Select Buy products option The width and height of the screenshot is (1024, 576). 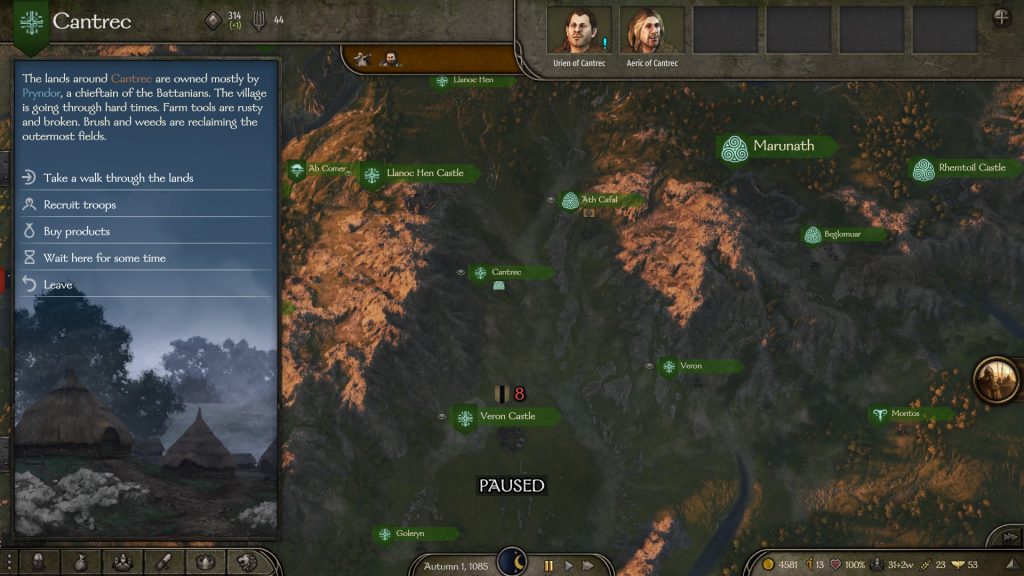76,232
